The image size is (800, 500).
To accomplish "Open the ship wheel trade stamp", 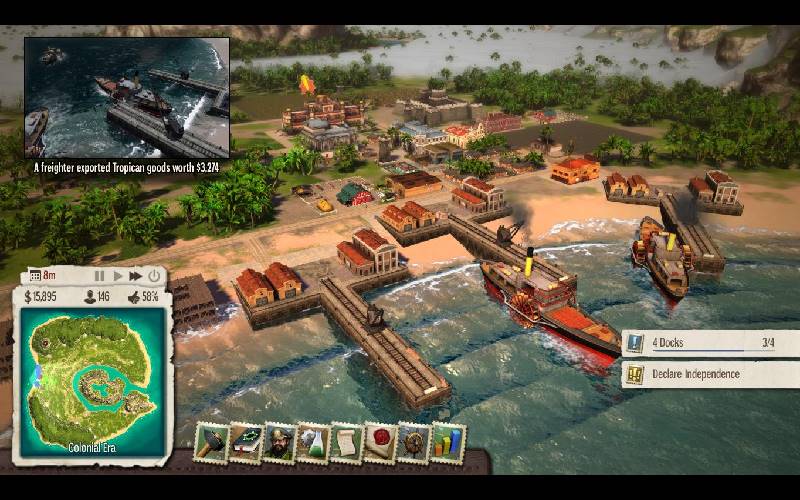I will click(413, 442).
